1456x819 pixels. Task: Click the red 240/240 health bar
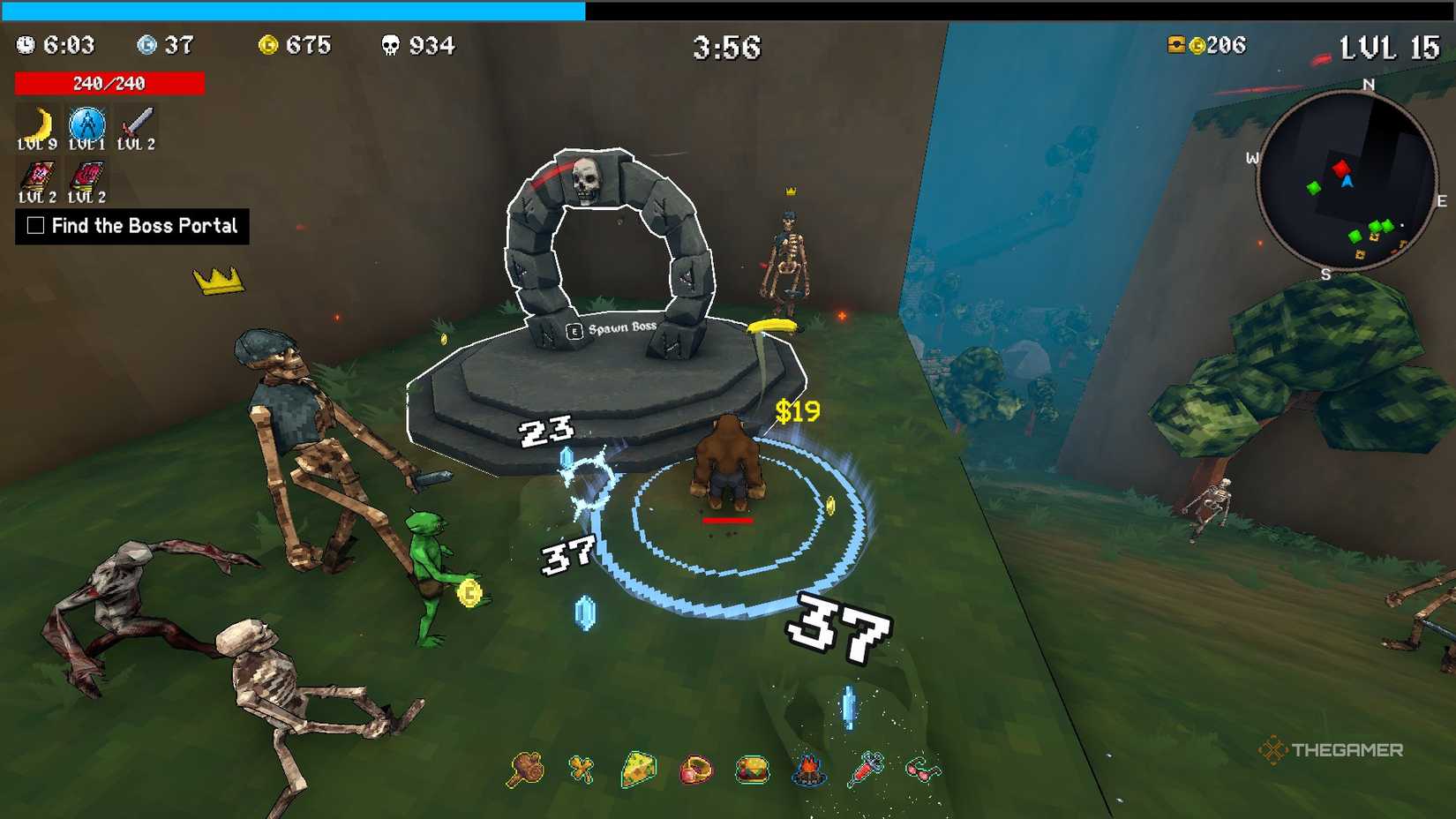click(x=109, y=83)
